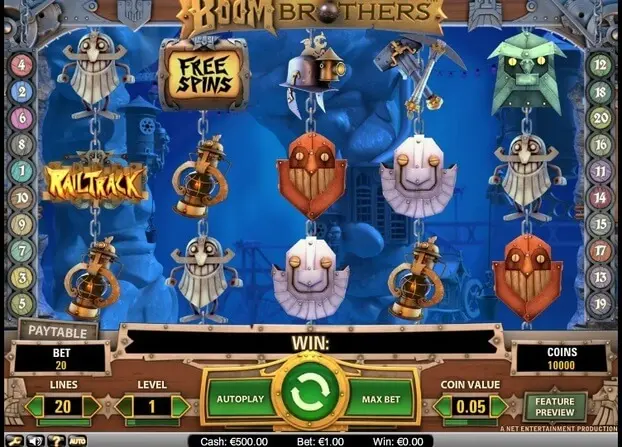The width and height of the screenshot is (622, 447).
Task: Decrease the Coin Value
Action: (x=442, y=407)
